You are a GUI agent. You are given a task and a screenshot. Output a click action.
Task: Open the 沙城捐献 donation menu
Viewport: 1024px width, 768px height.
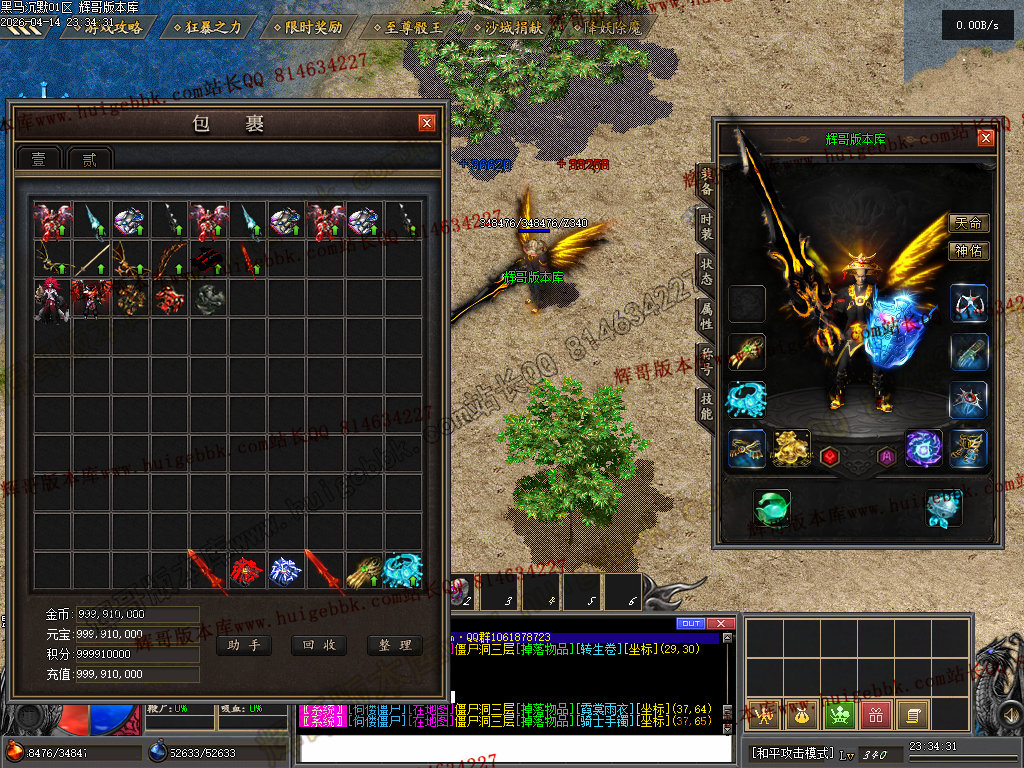point(509,27)
